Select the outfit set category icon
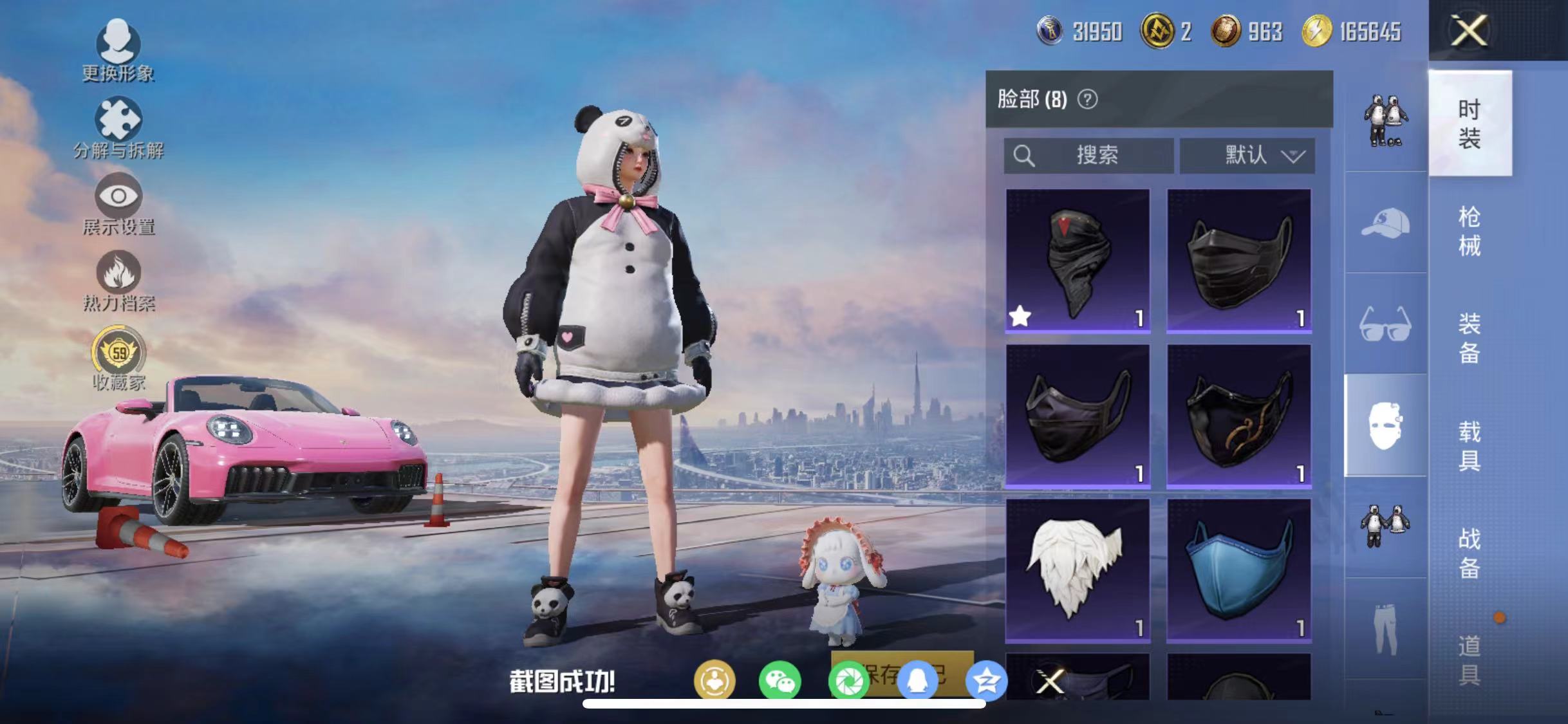The width and height of the screenshot is (1568, 724). tap(1385, 119)
